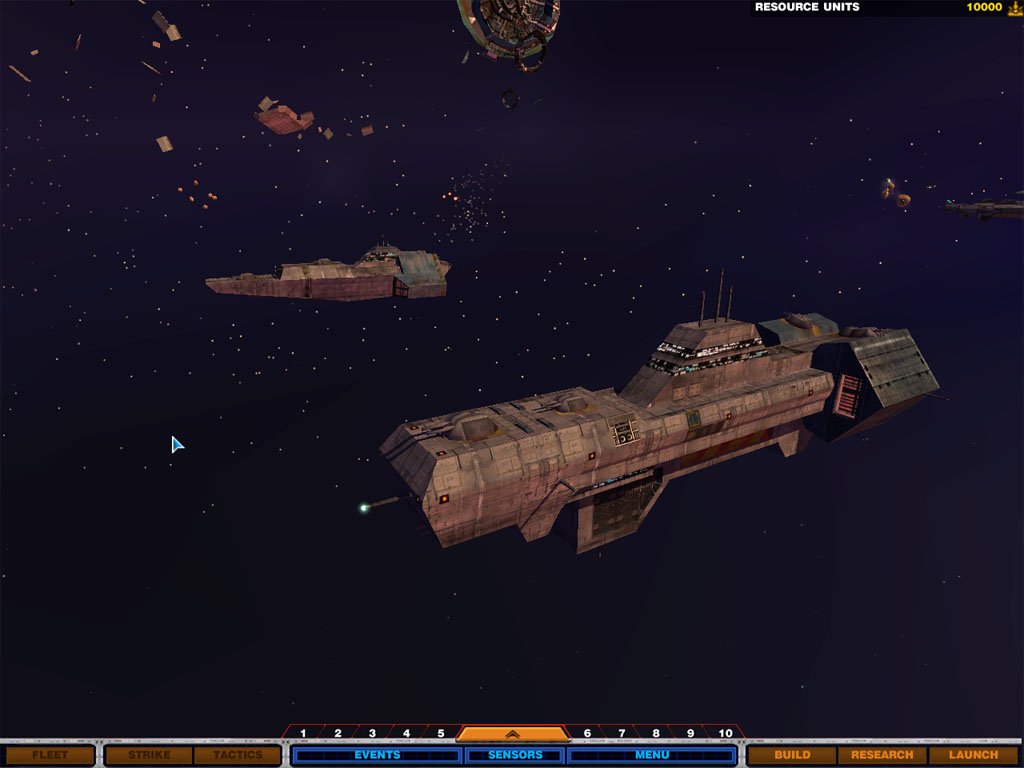The image size is (1024, 768).
Task: Open the Research manager
Action: pyautogui.click(x=882, y=755)
